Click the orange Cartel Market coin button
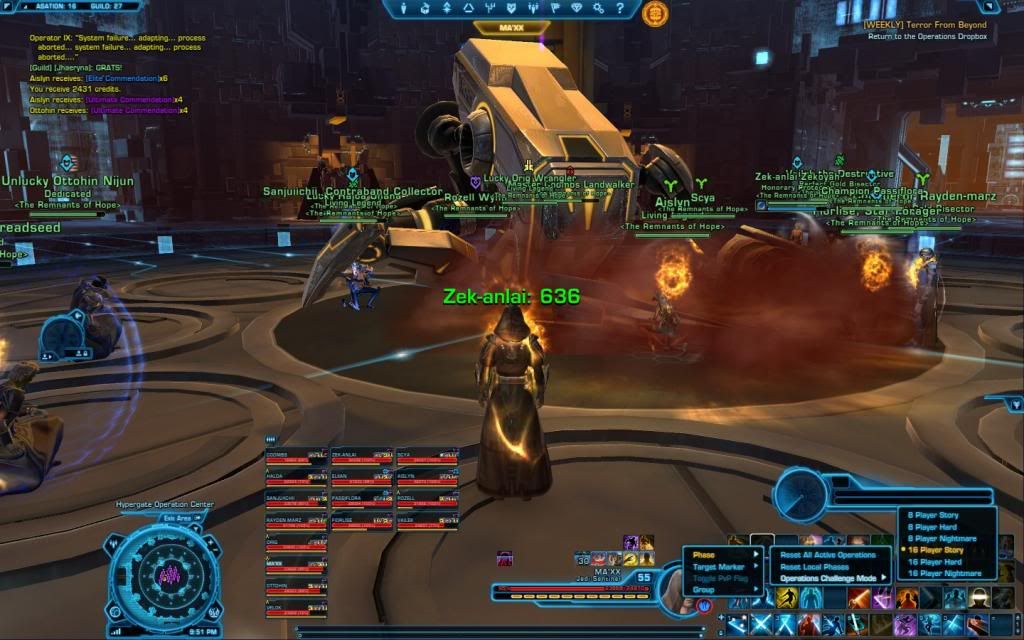This screenshot has width=1024, height=640. click(656, 13)
